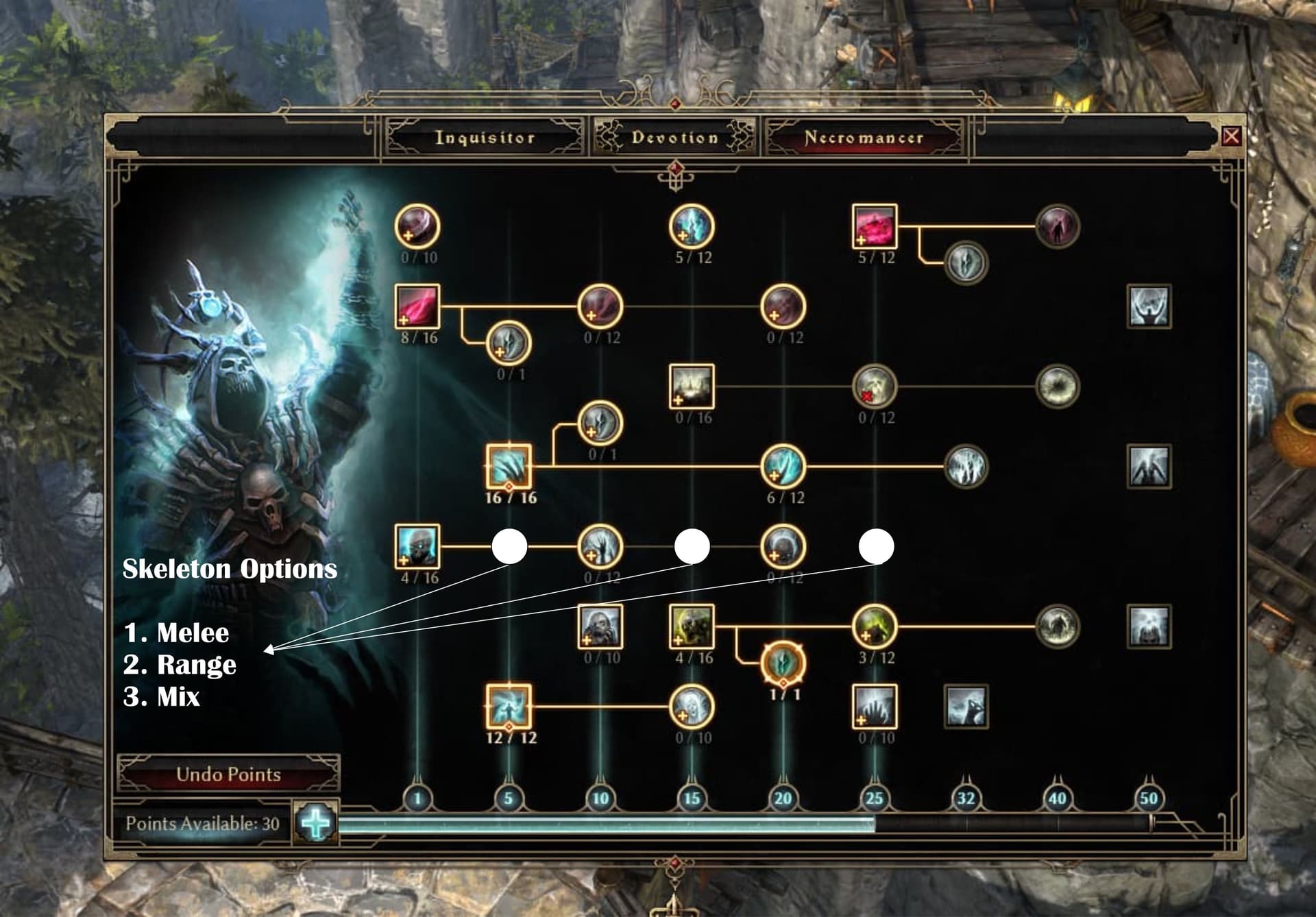Select the Necromancer mastery tab
1316x917 pixels.
864,138
